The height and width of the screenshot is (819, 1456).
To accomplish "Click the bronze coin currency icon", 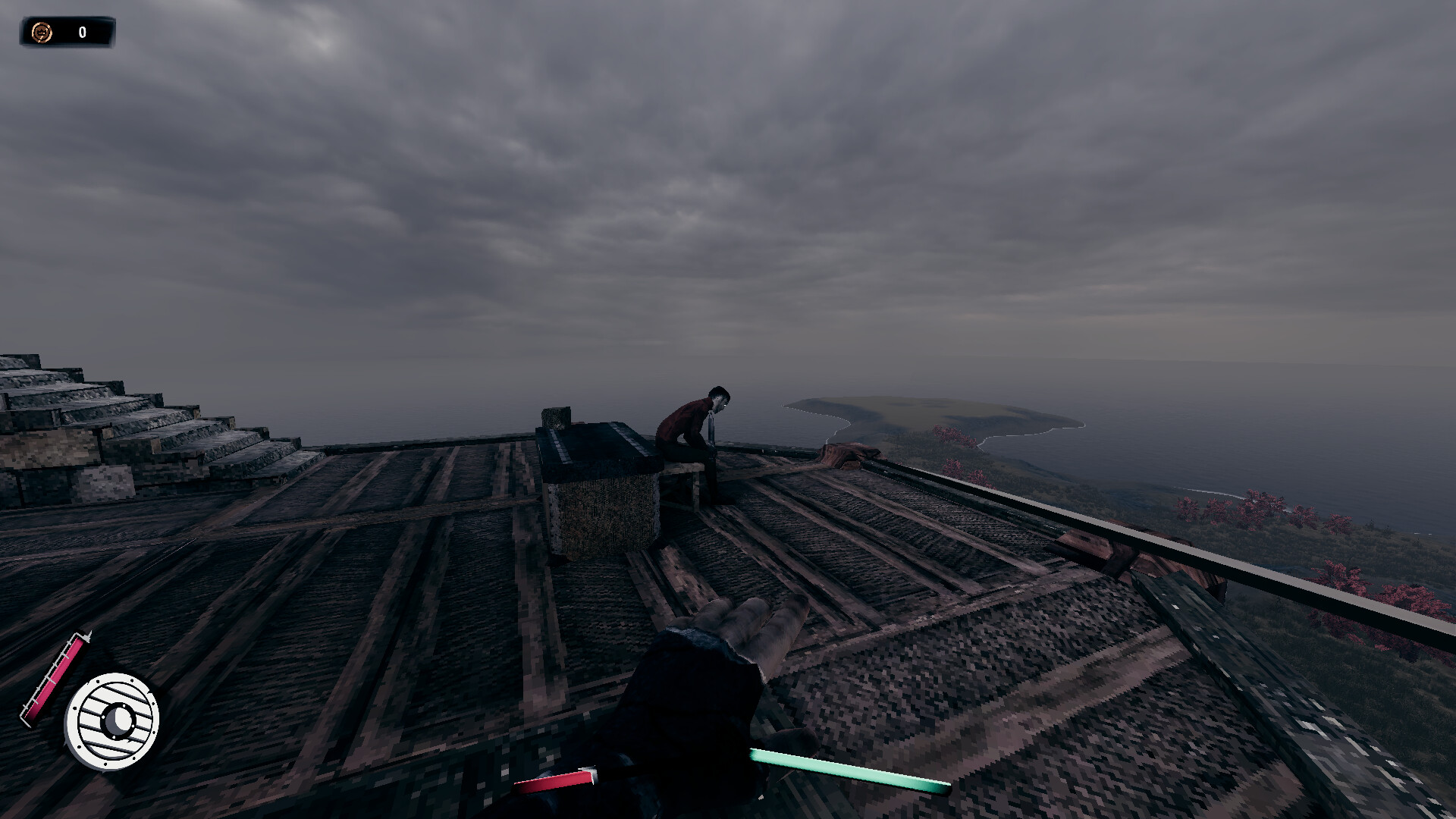I will (x=41, y=32).
